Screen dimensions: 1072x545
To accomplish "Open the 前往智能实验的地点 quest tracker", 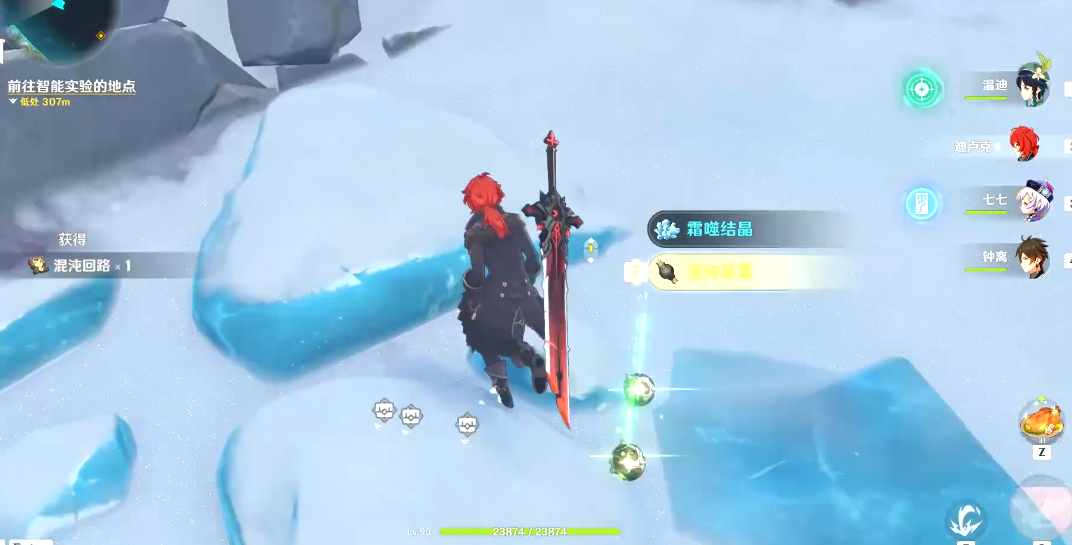I will point(71,87).
